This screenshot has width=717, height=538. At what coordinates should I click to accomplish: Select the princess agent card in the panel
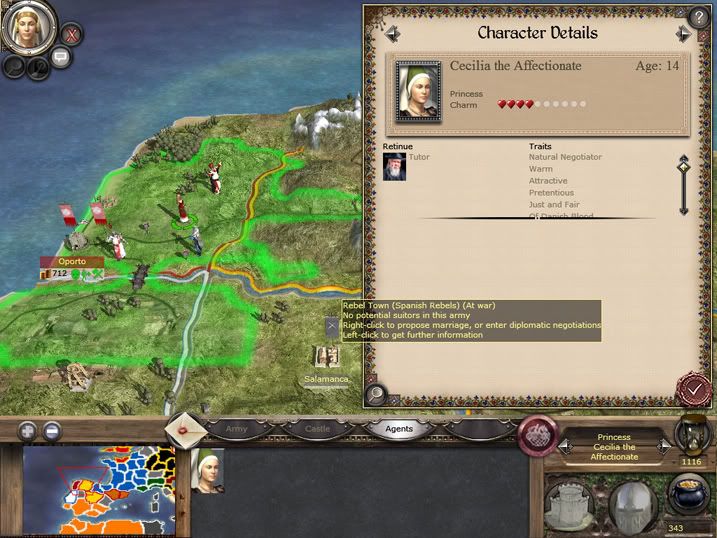tap(206, 471)
